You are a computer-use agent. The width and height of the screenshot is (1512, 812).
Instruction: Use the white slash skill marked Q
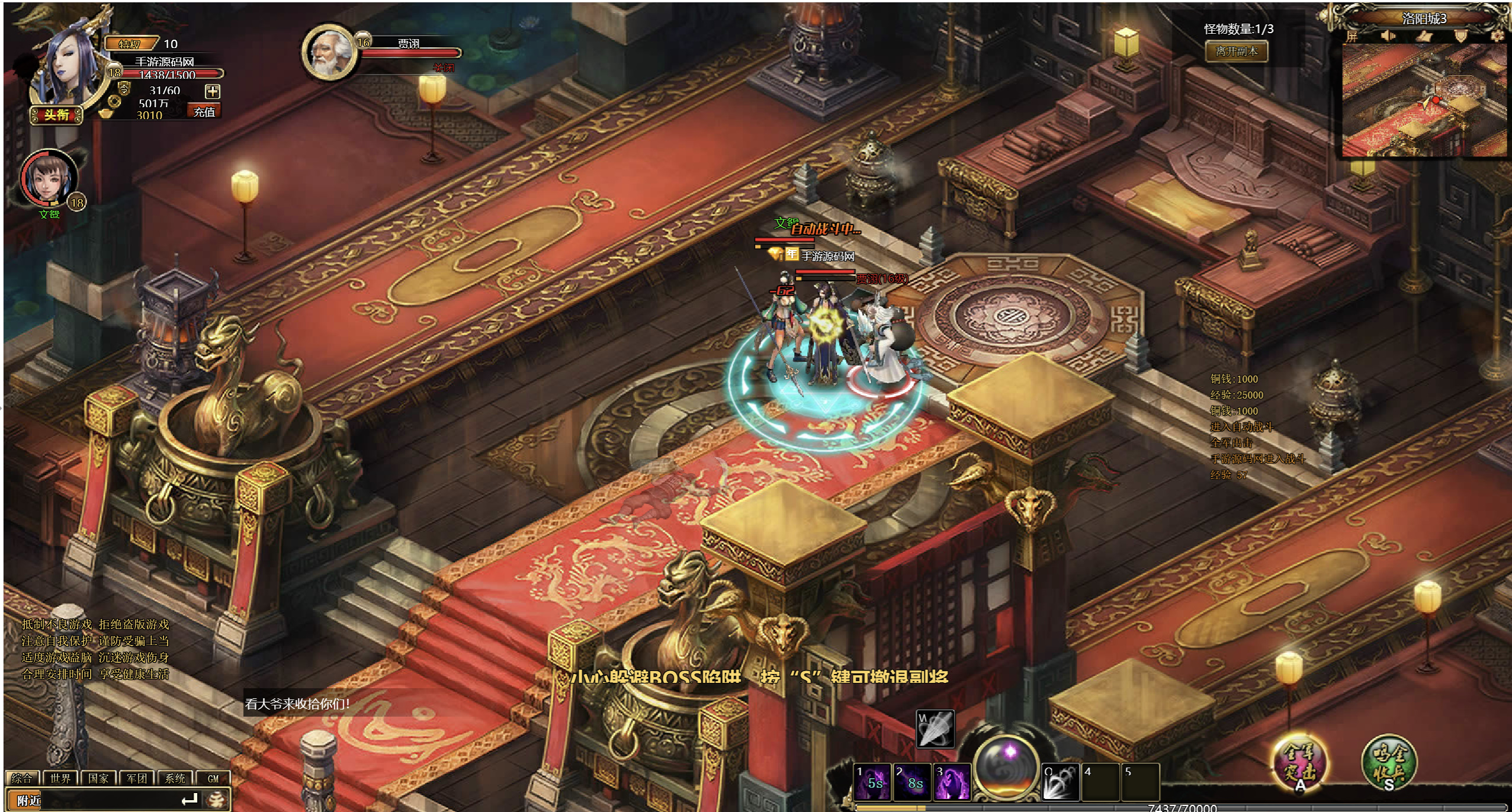point(1060,782)
